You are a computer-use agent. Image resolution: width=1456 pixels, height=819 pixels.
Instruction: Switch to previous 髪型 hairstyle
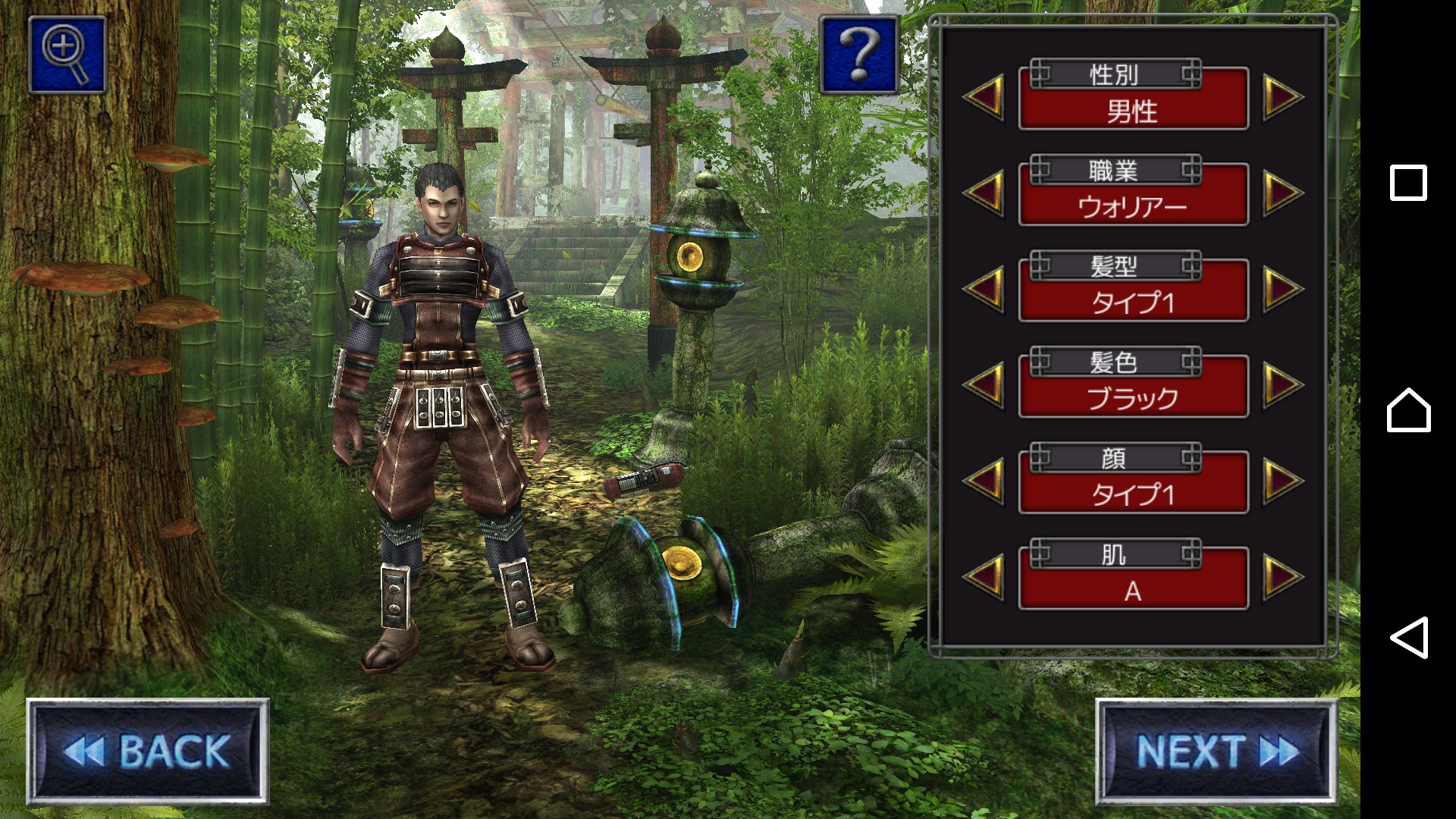(x=984, y=289)
